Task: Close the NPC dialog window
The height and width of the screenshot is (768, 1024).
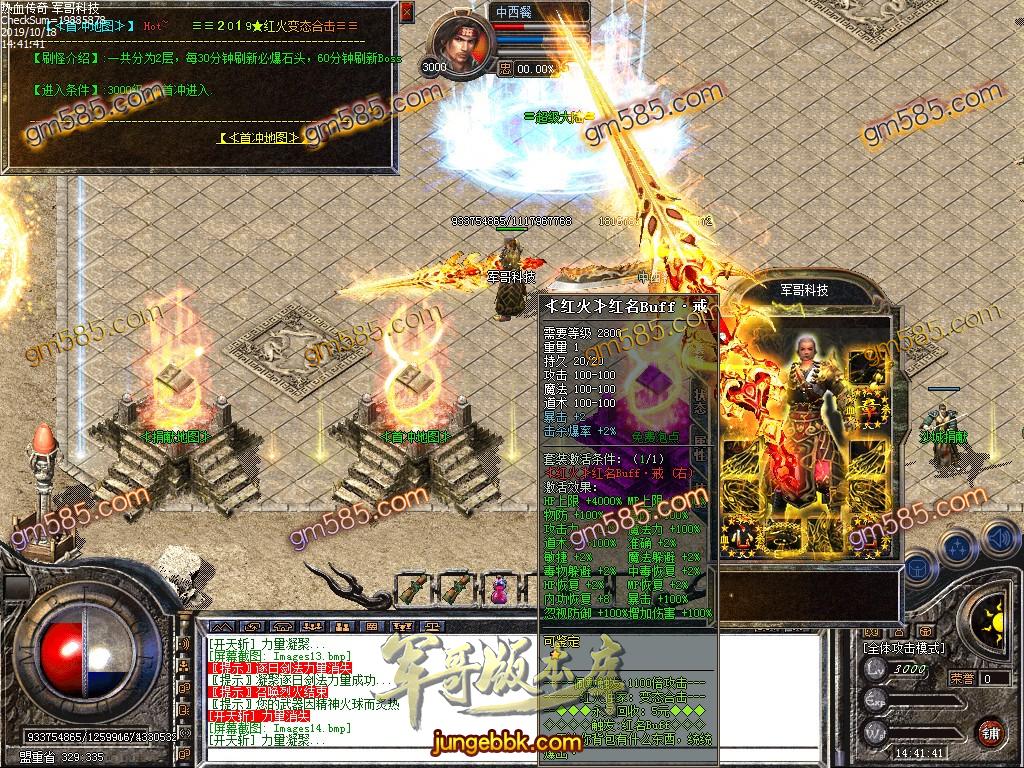Action: click(405, 13)
